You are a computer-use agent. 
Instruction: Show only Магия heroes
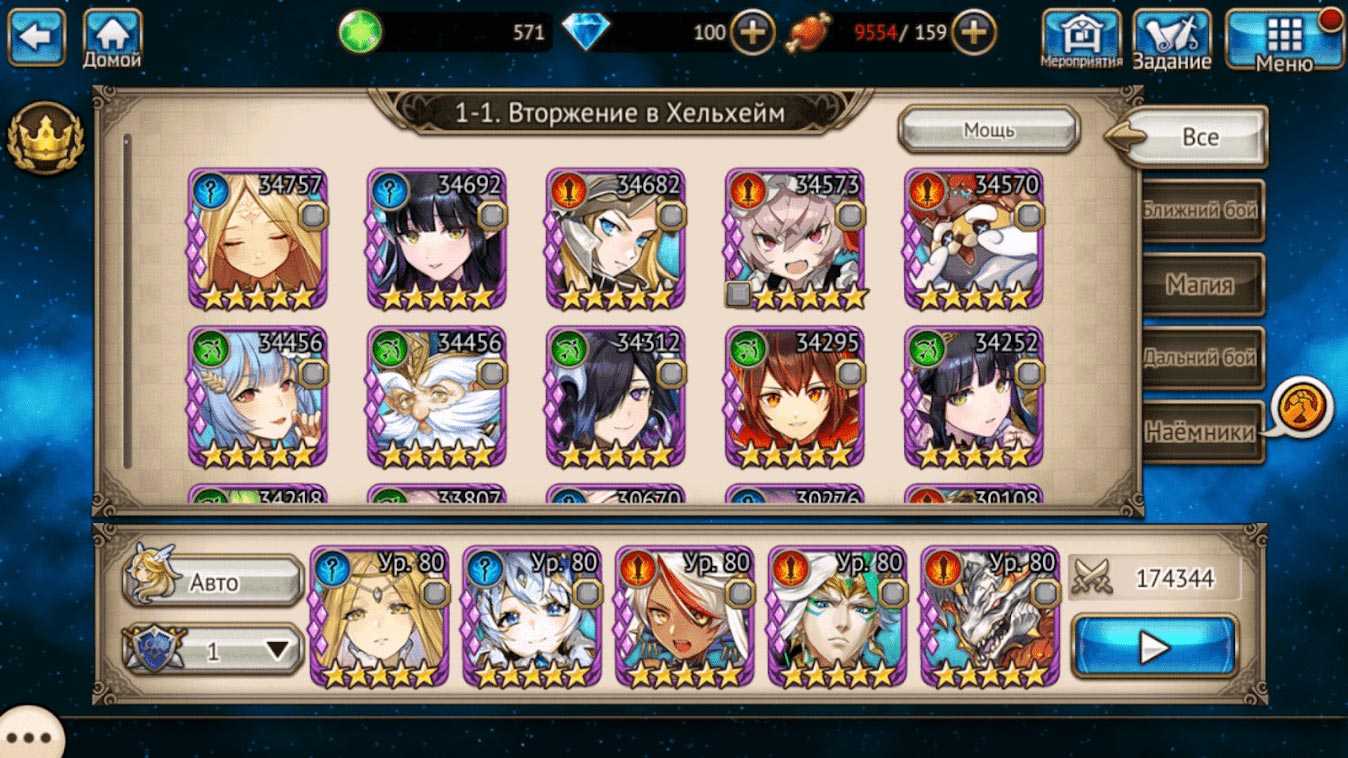pyautogui.click(x=1201, y=285)
